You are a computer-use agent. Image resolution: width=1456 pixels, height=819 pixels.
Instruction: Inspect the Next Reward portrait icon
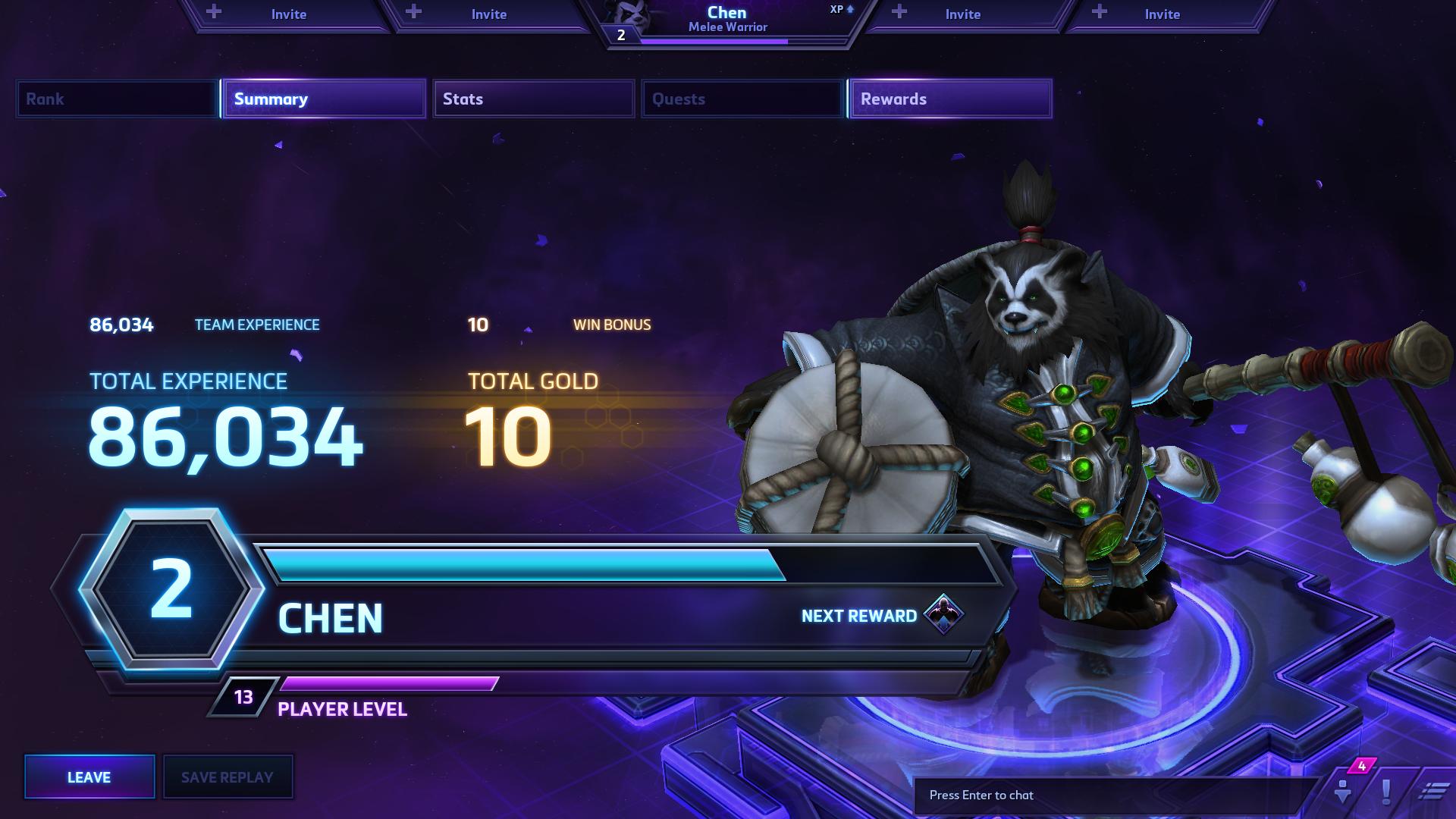(x=943, y=614)
